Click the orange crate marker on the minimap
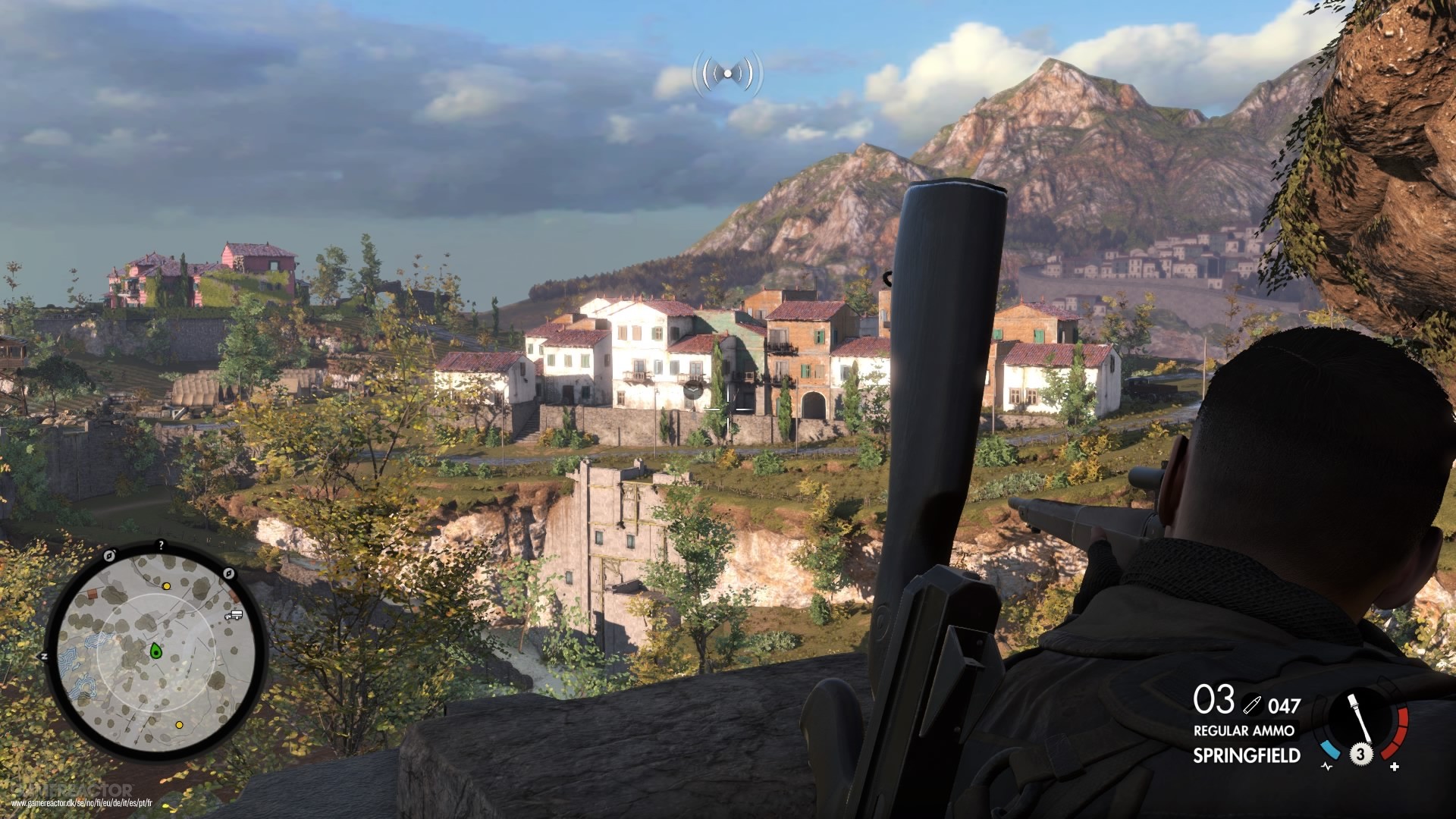The image size is (1456, 819). click(92, 593)
